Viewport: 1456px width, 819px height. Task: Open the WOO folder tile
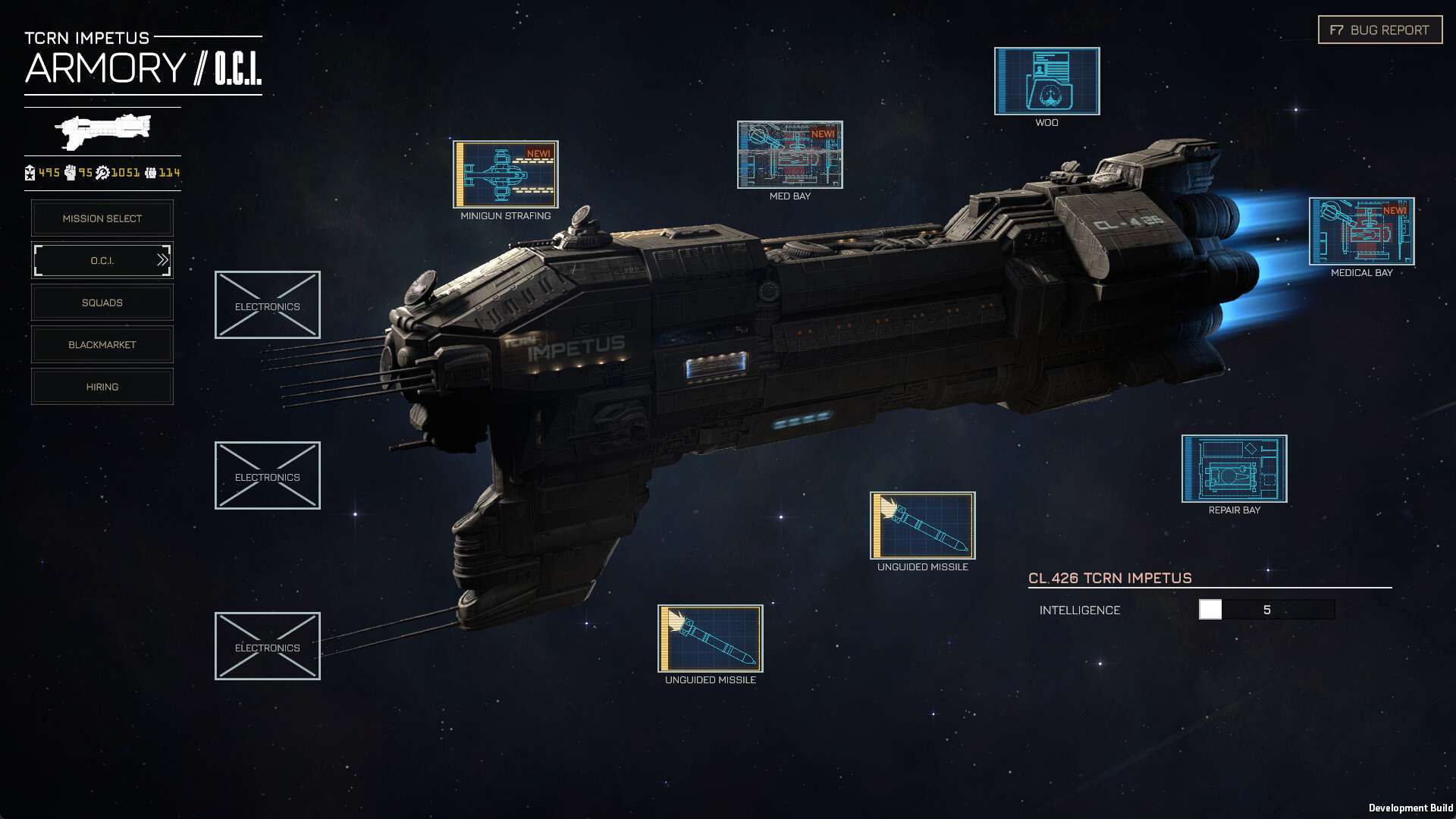(x=1046, y=81)
